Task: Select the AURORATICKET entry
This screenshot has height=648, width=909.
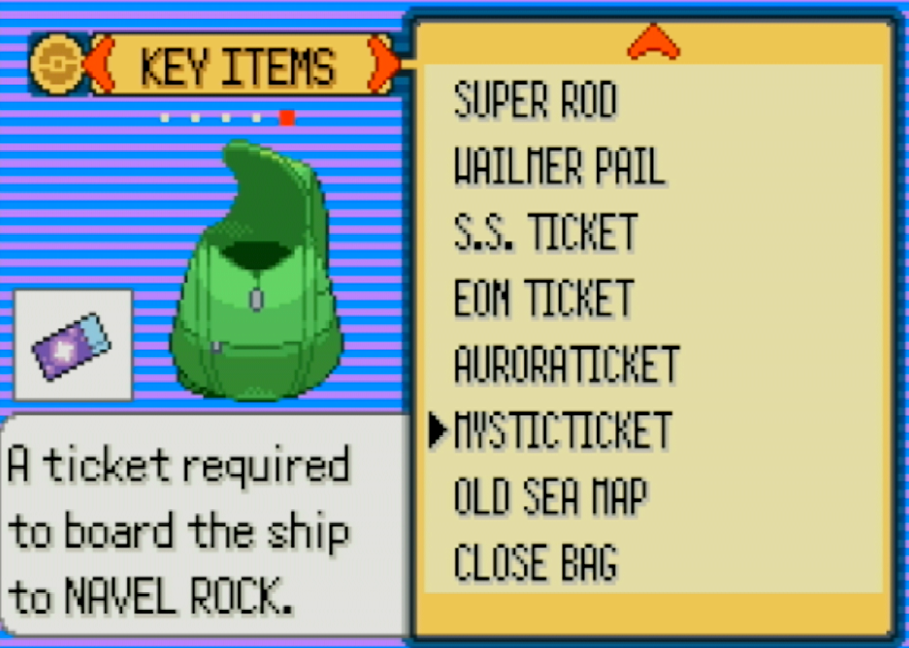Action: coord(566,364)
